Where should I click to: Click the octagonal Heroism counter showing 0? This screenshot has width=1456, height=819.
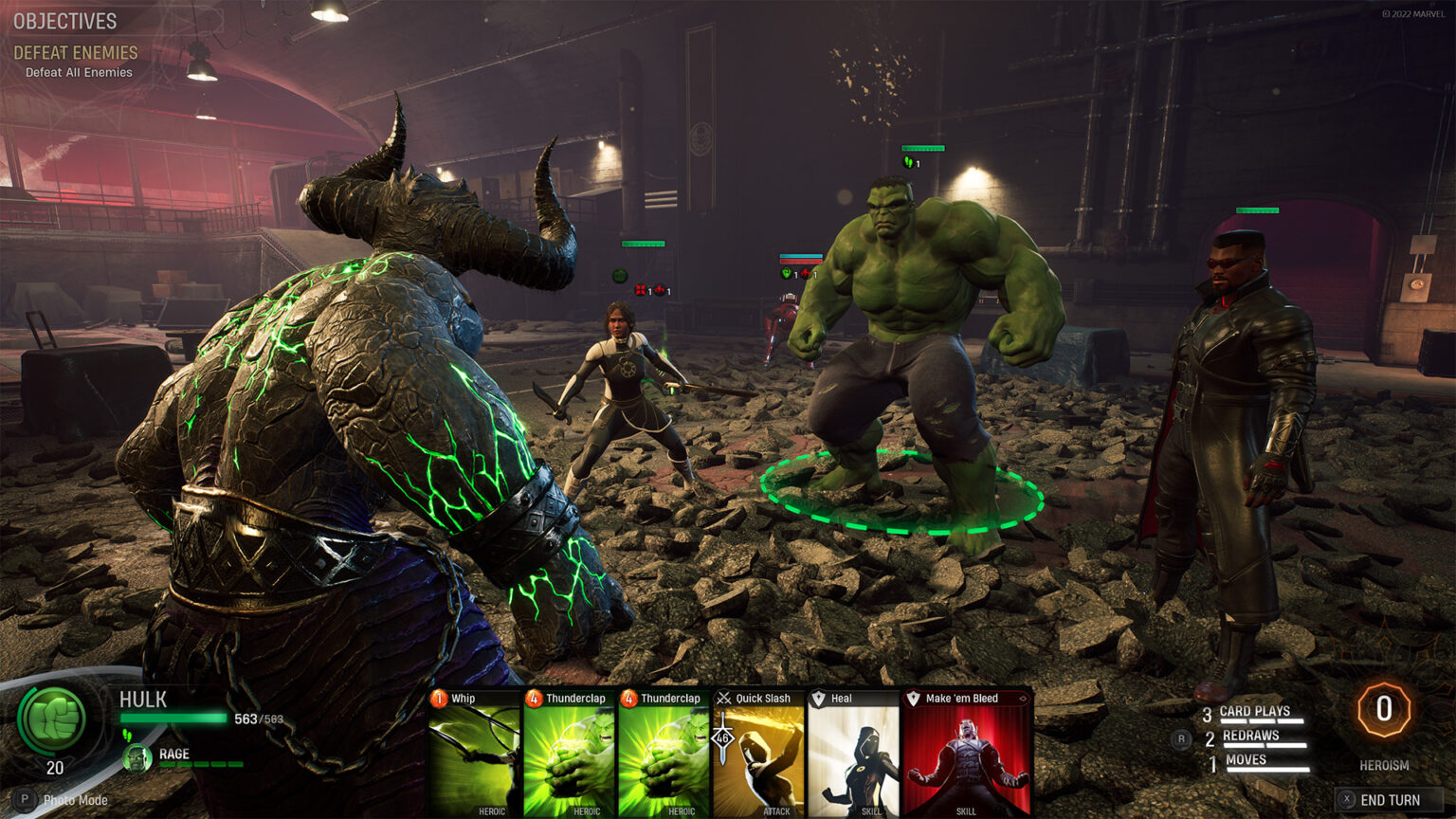click(1383, 708)
